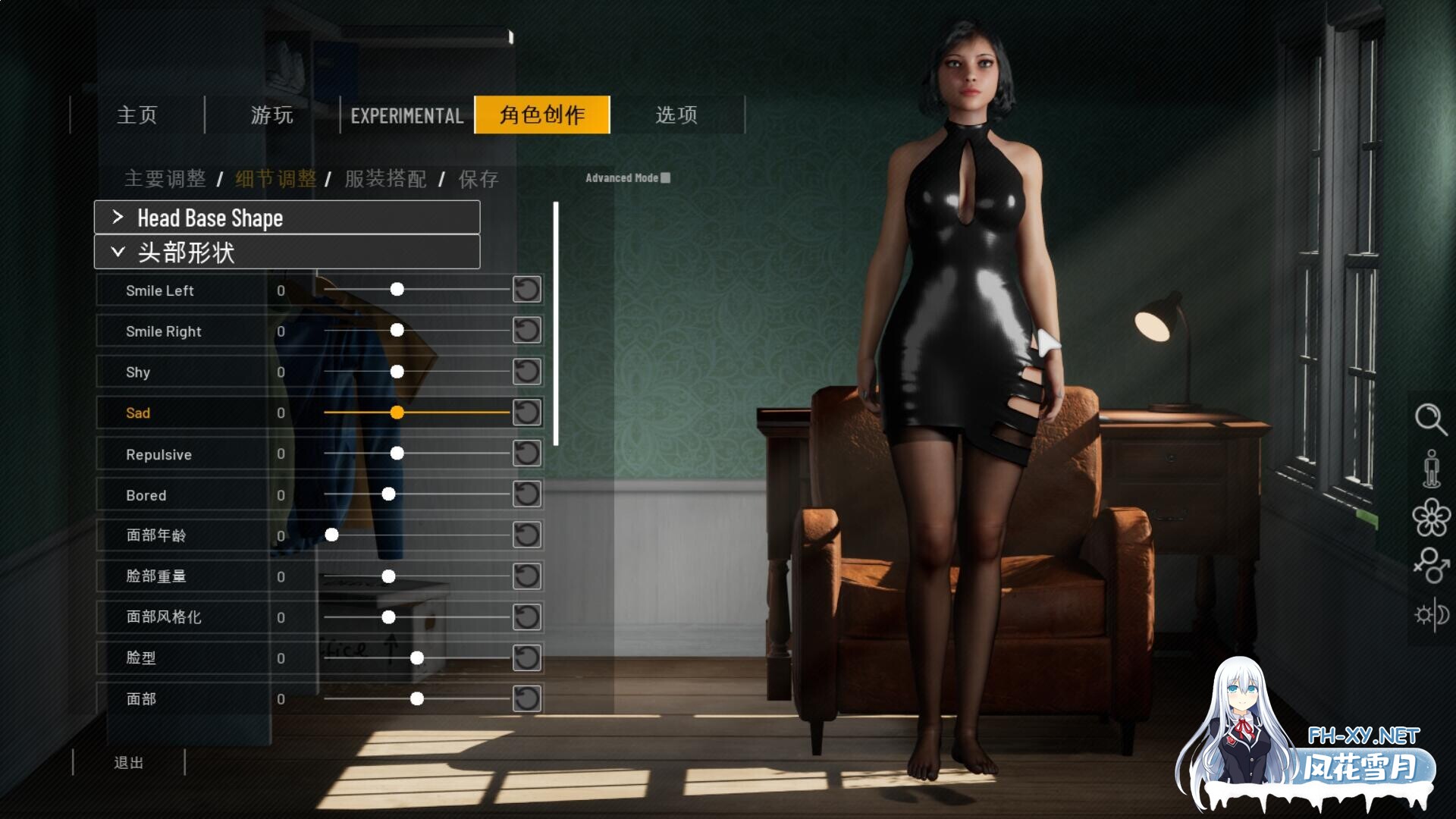Reset the Smile Left value
Image resolution: width=1456 pixels, height=819 pixels.
(527, 290)
